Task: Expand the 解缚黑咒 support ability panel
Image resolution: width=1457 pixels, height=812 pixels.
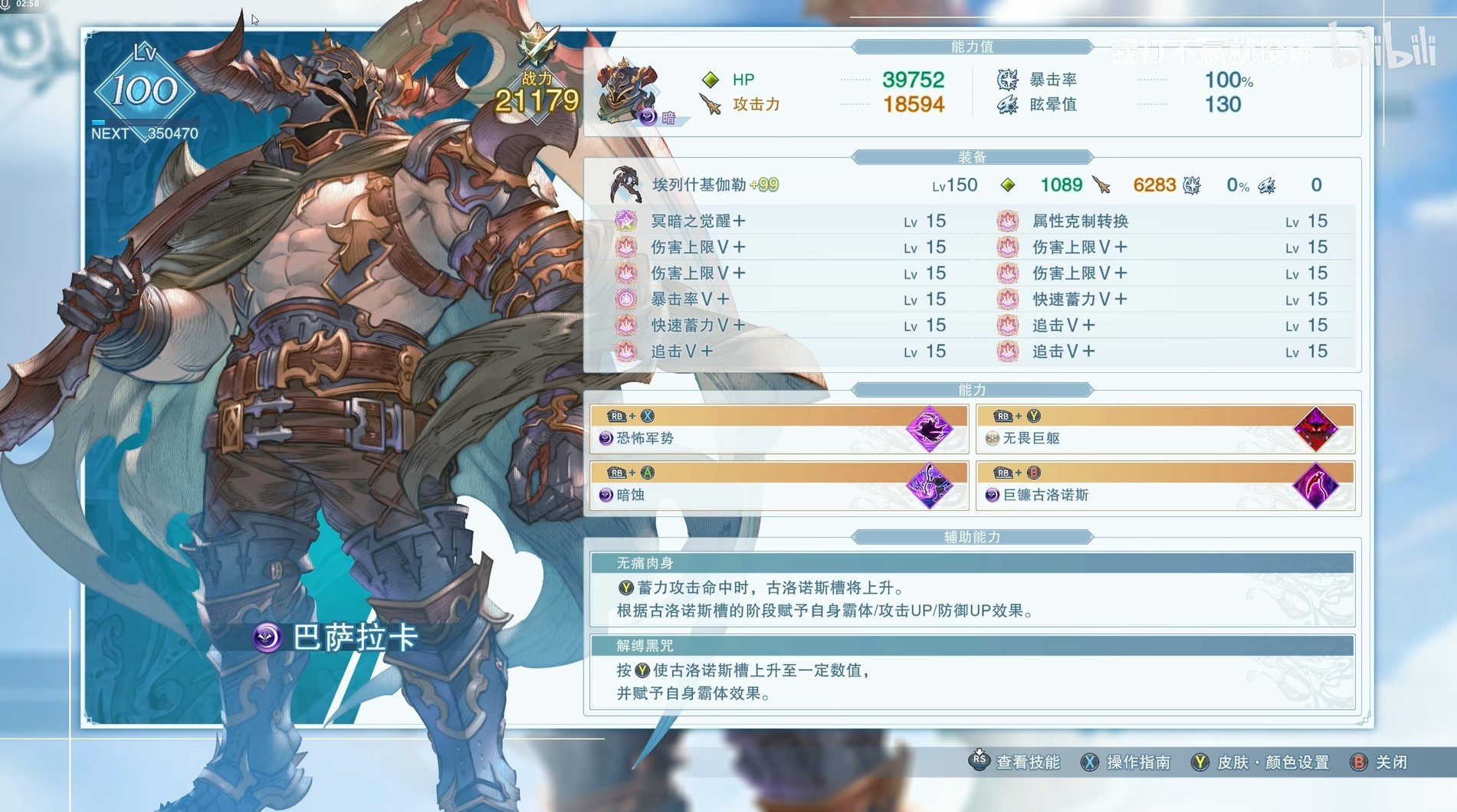Action: [973, 646]
